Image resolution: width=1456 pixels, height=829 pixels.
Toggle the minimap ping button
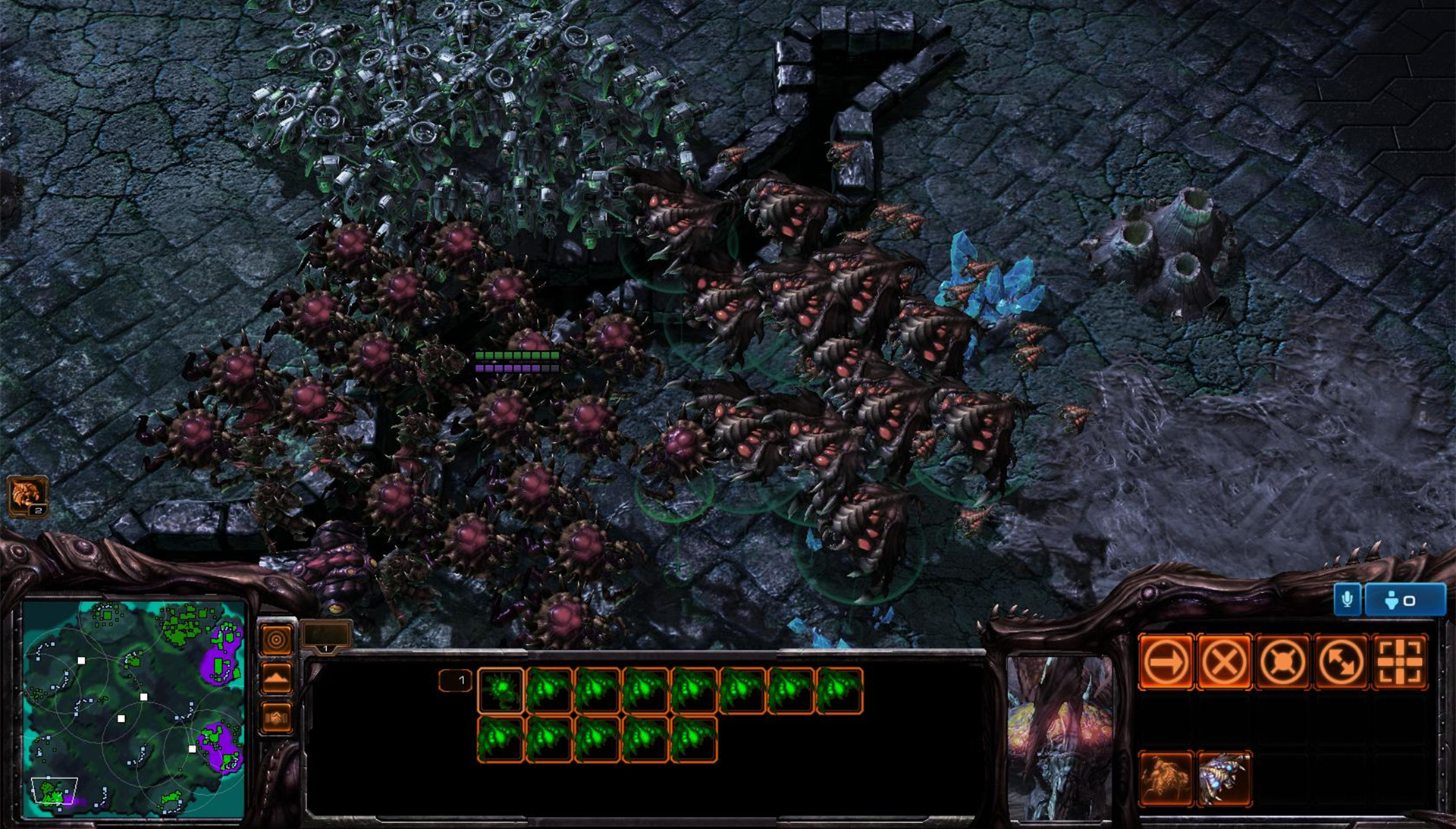click(x=276, y=639)
